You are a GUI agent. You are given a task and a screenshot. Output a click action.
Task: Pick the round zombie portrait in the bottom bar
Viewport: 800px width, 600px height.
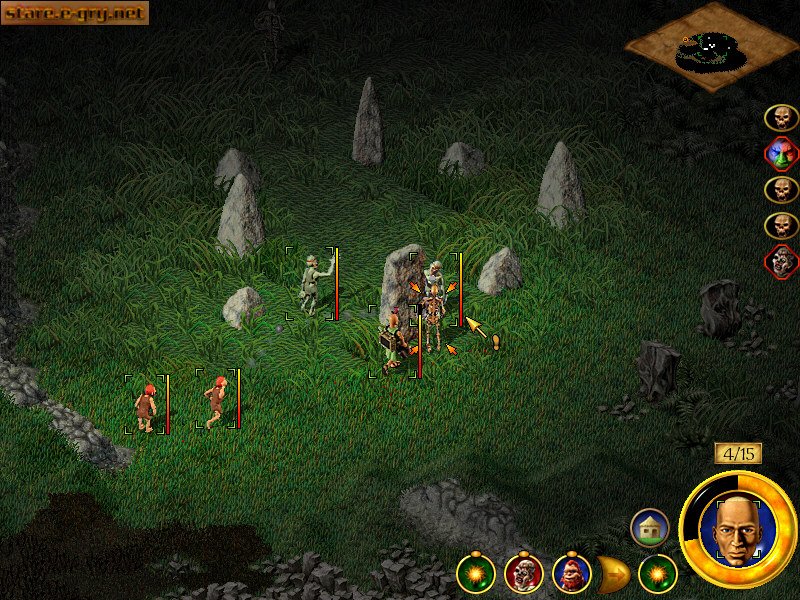523,573
